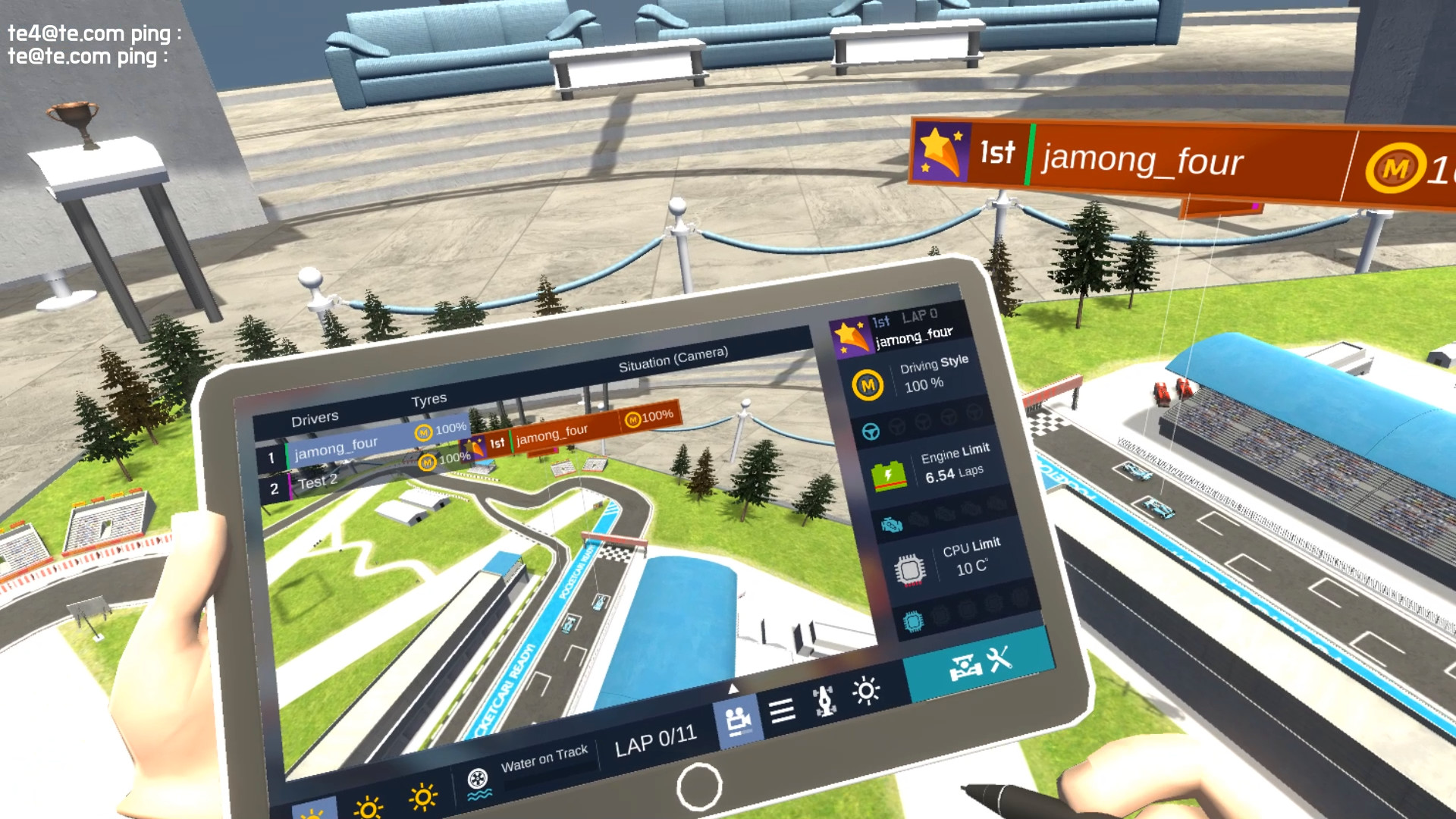Toggle the highlighted engine level indicator
The image size is (1456, 819).
[x=891, y=525]
